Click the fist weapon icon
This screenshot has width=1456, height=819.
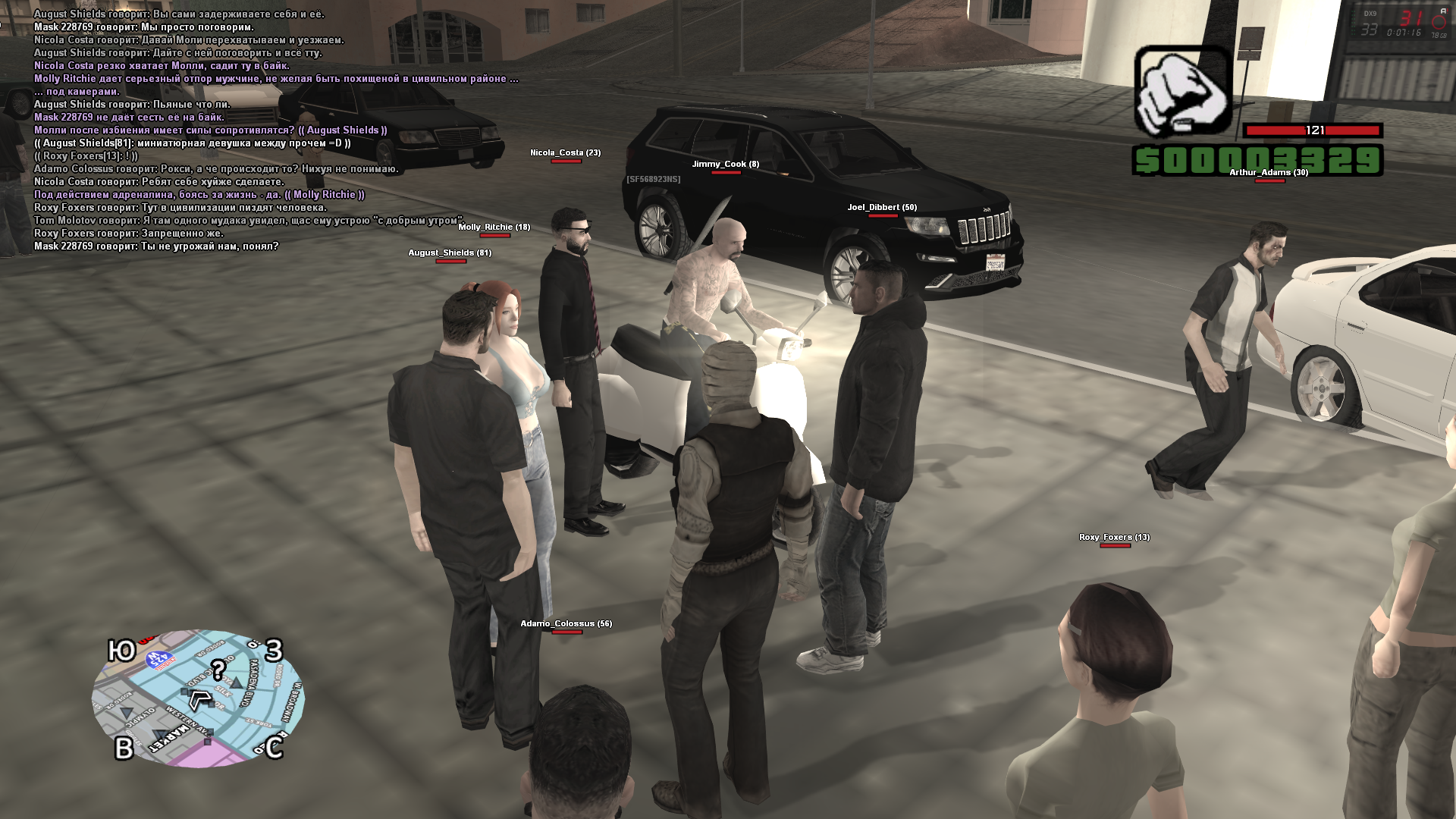(x=1181, y=92)
